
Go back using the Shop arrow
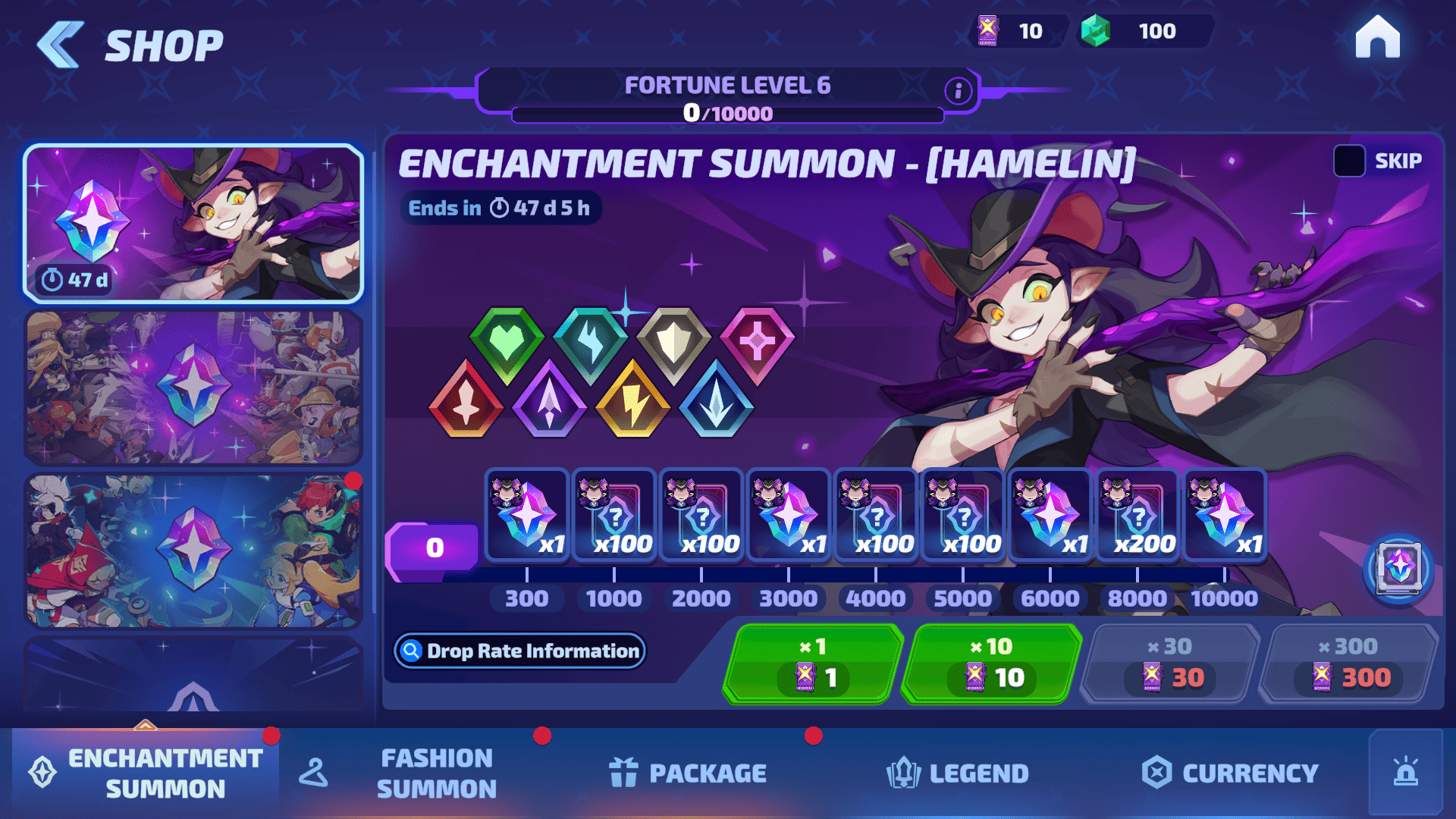pyautogui.click(x=61, y=45)
